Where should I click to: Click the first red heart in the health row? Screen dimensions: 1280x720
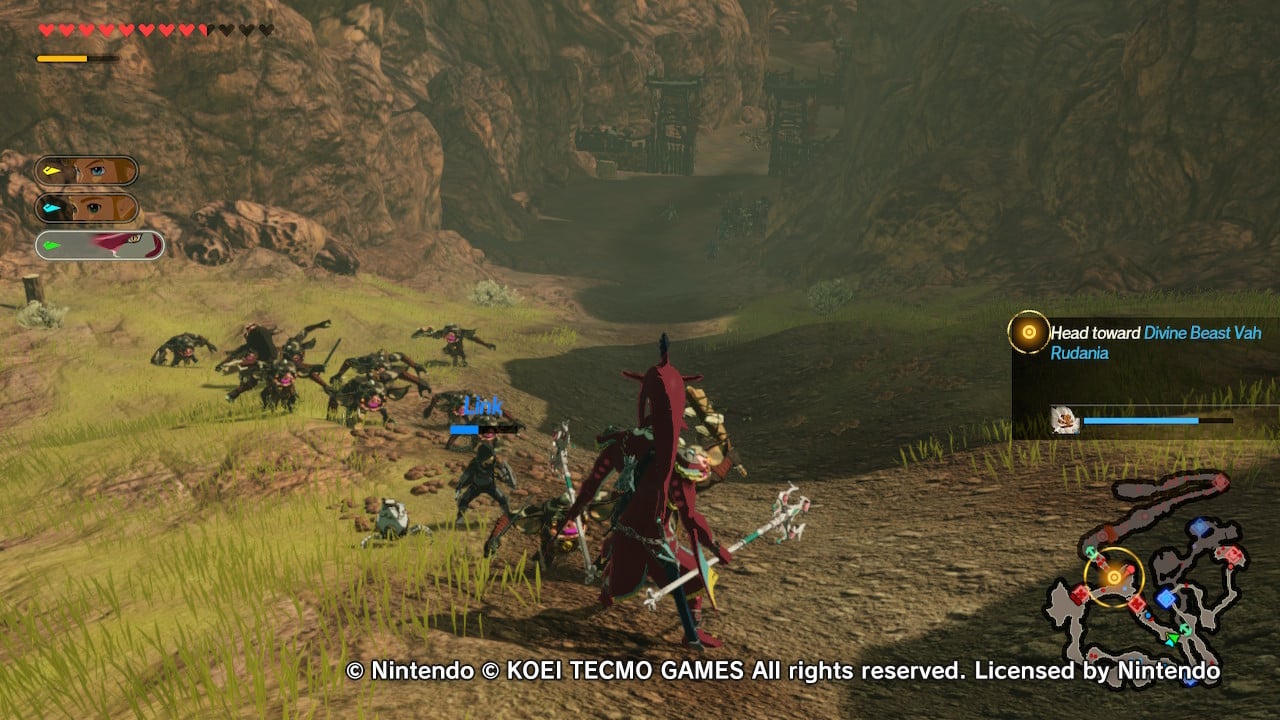pyautogui.click(x=47, y=30)
